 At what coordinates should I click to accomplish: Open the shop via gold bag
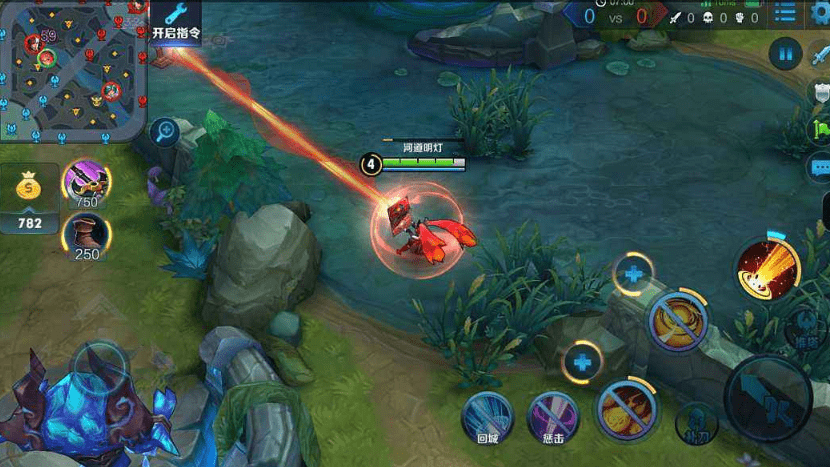point(30,196)
